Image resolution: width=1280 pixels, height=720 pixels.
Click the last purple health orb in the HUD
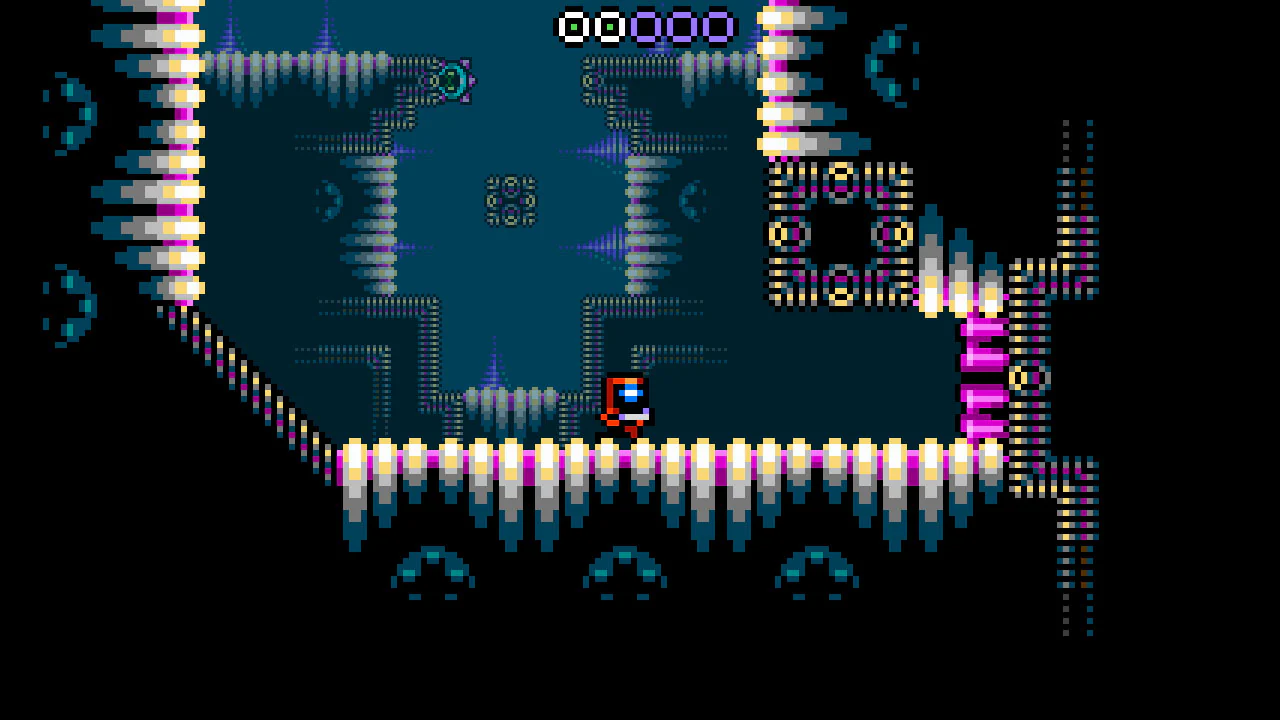tap(718, 25)
